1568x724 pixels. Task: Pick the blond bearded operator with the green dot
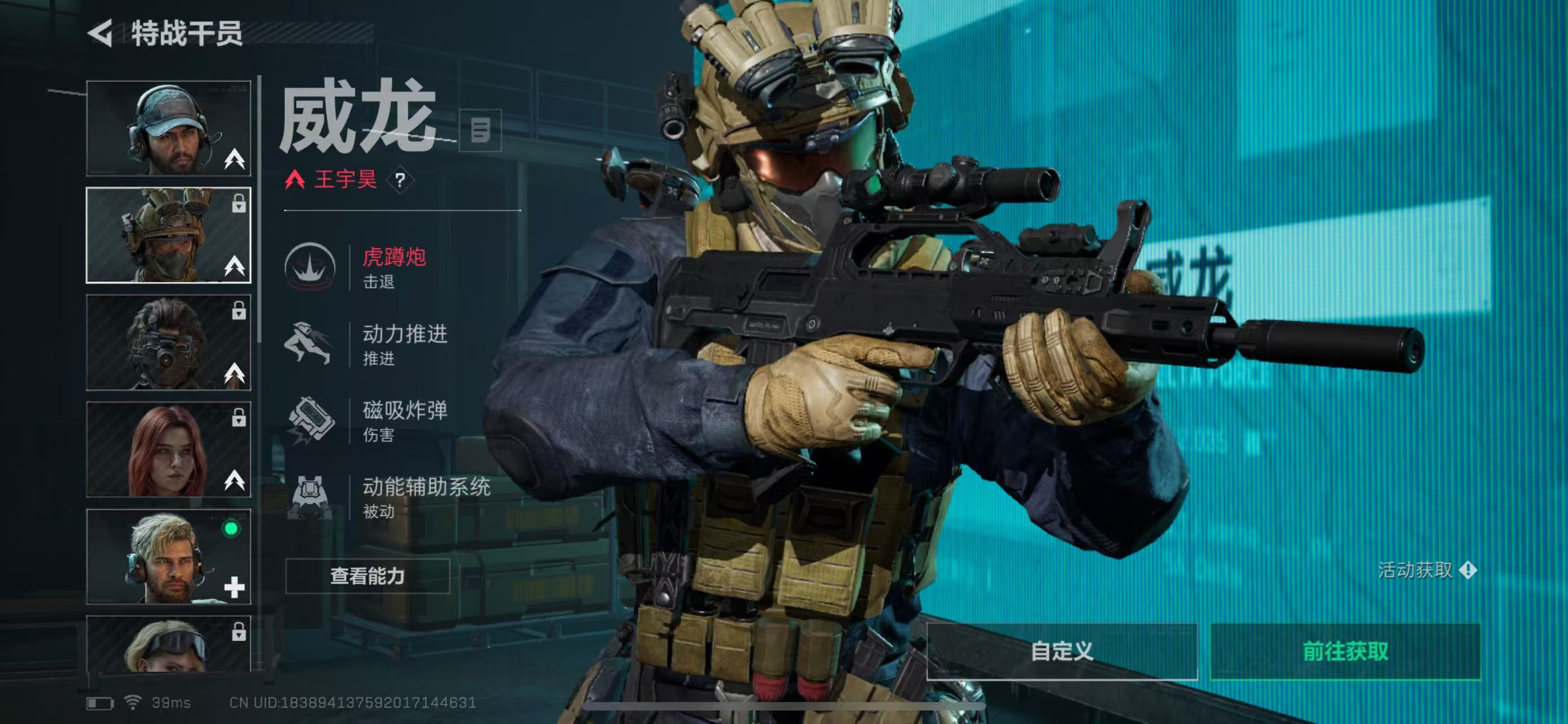tap(168, 557)
